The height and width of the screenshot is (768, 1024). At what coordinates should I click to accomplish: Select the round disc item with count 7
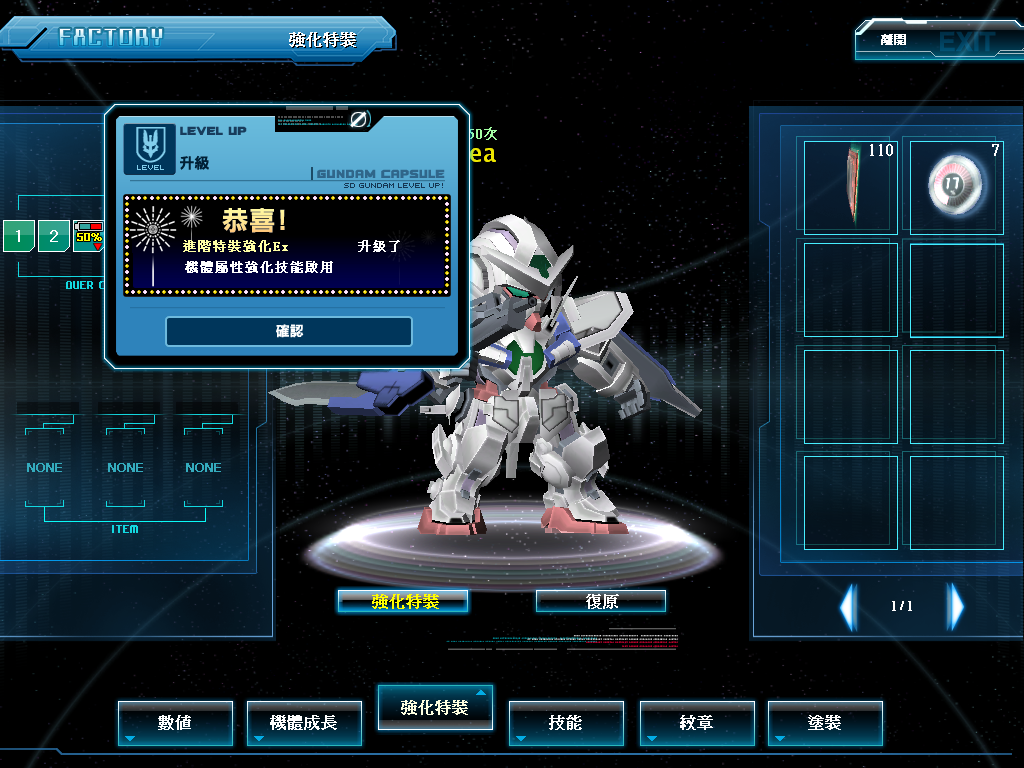pyautogui.click(x=955, y=184)
